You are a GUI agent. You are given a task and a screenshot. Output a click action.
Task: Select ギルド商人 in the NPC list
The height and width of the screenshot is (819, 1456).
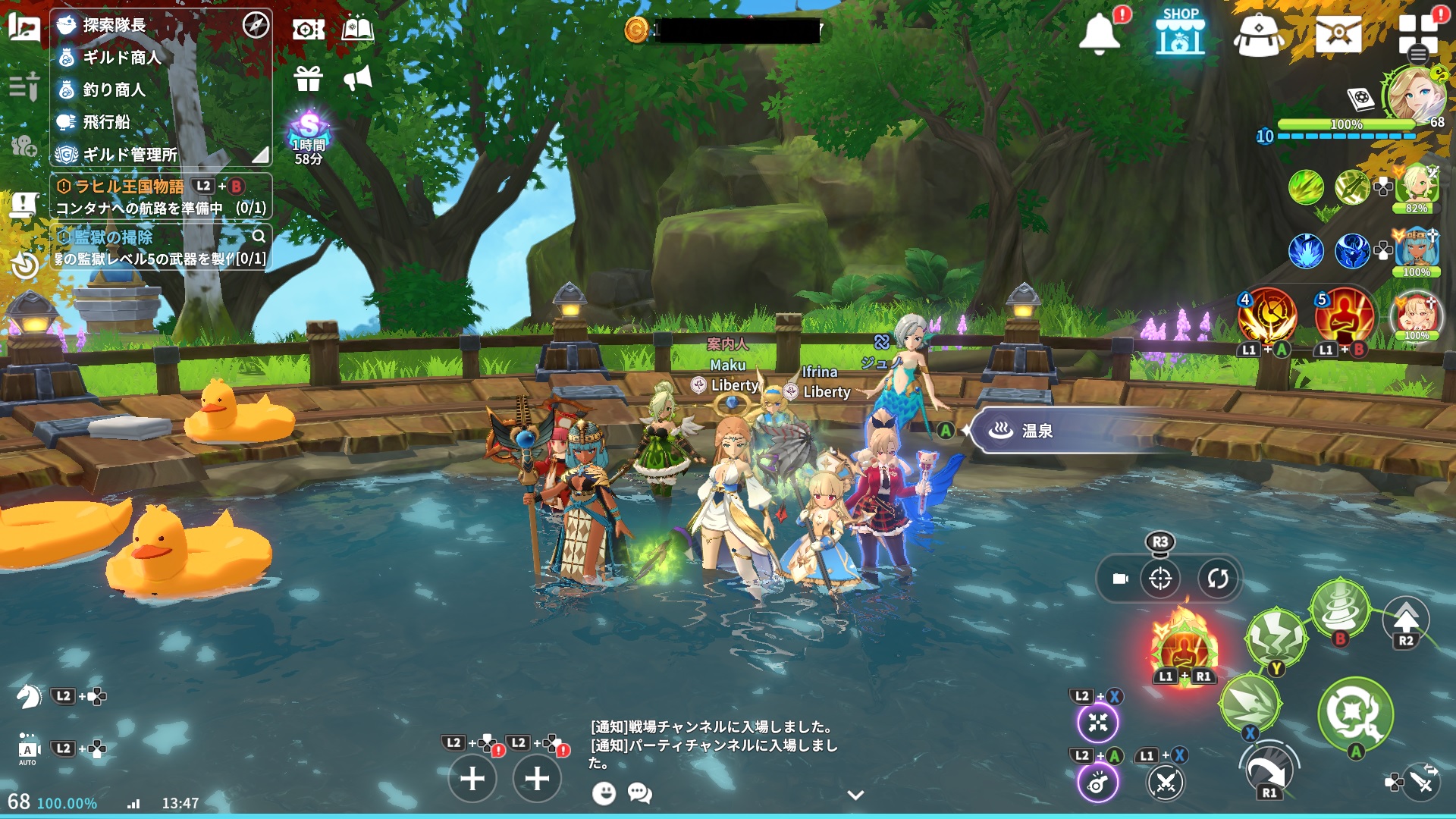coord(121,58)
